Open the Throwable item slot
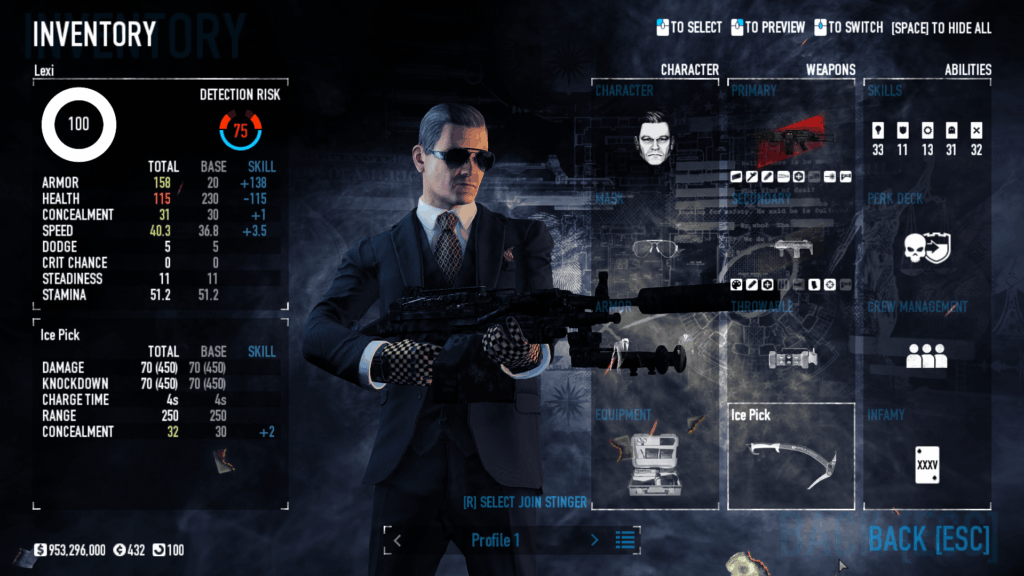 (791, 353)
